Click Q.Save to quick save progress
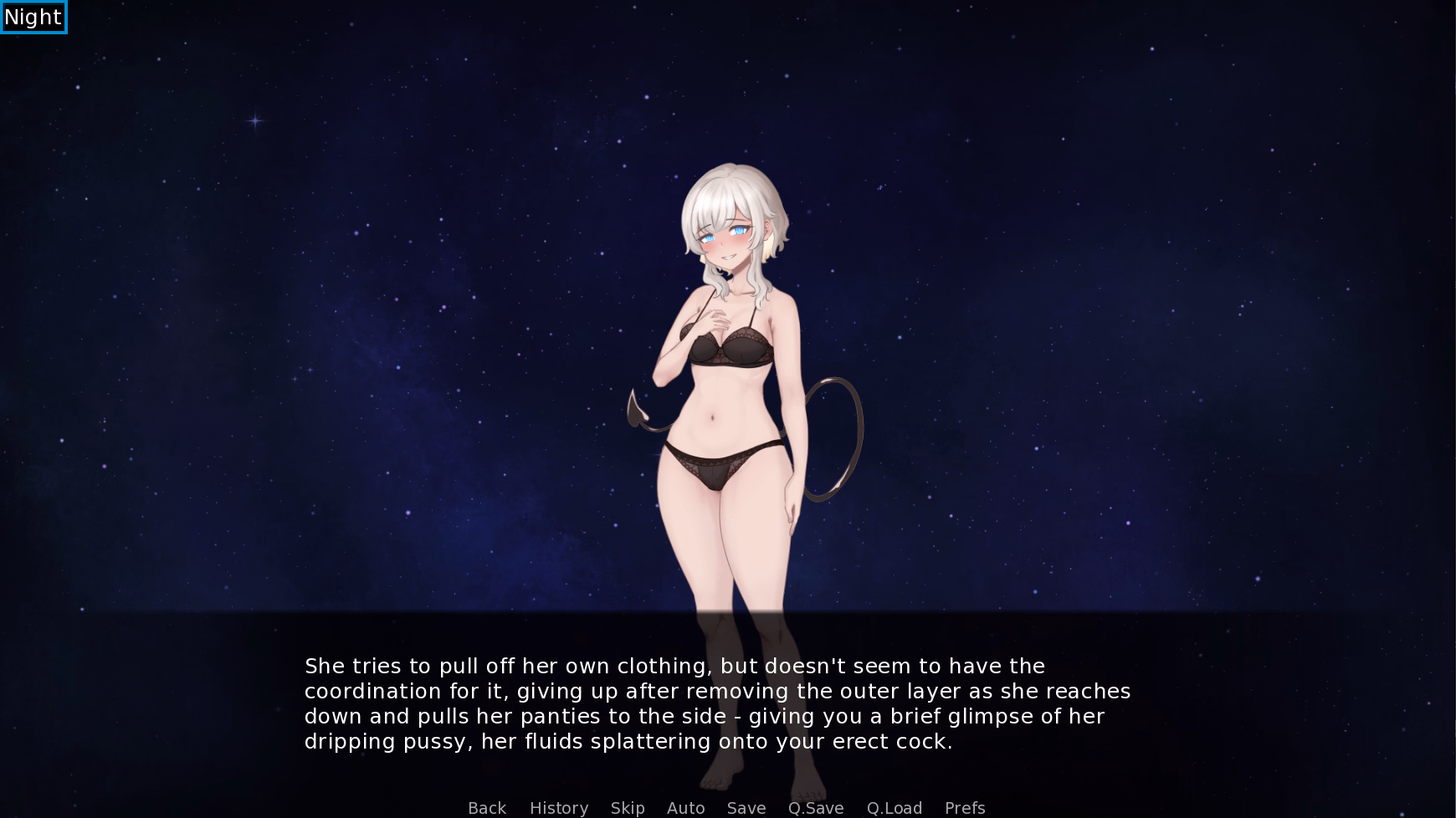 point(815,808)
